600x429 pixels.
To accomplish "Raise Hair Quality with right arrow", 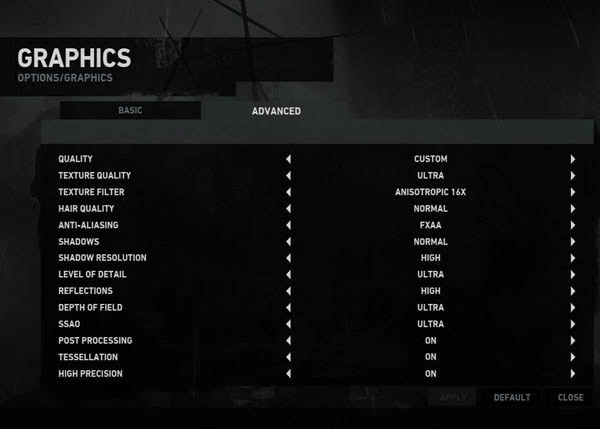I will tap(573, 209).
